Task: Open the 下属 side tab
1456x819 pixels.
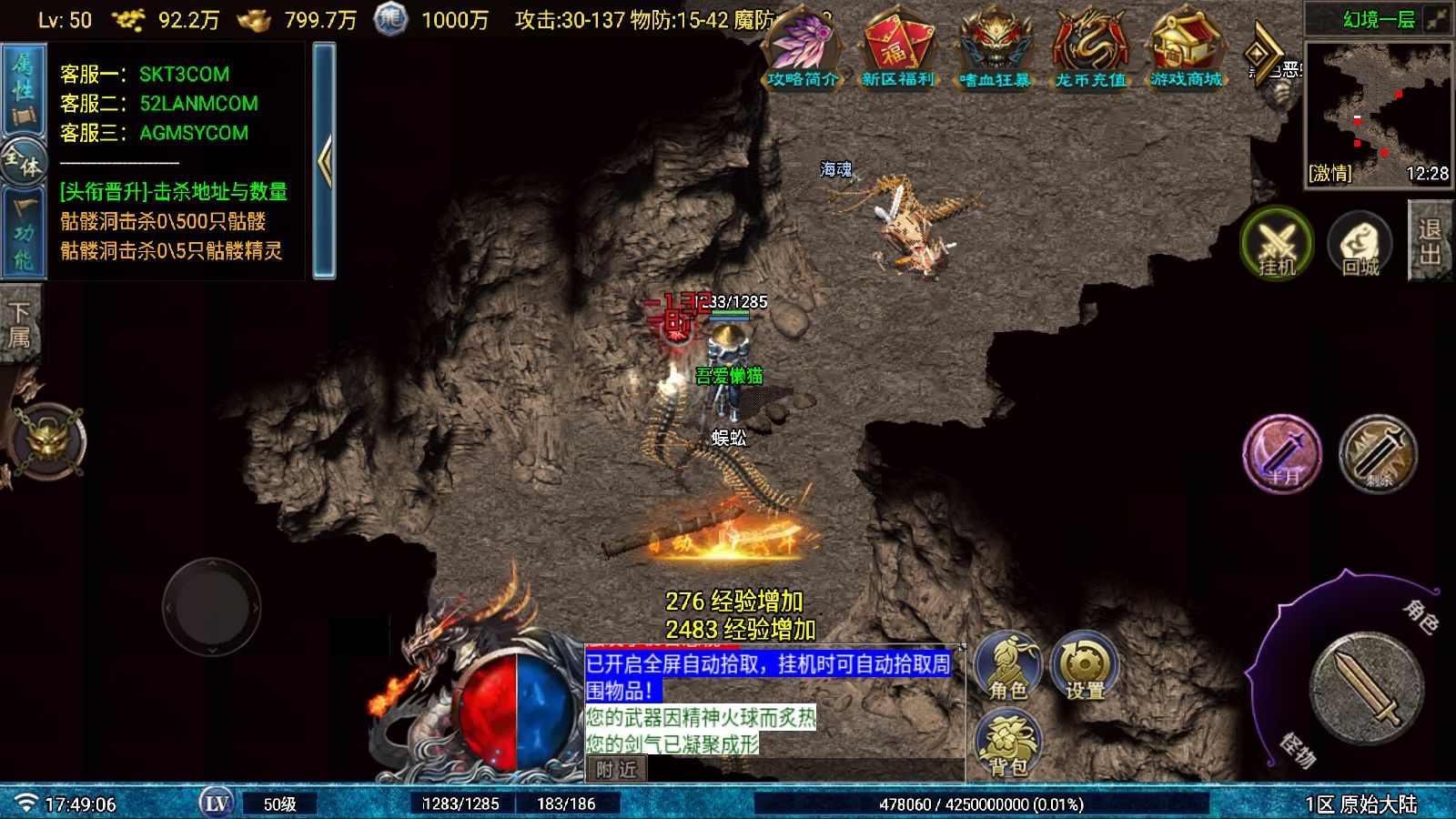Action: pos(20,326)
